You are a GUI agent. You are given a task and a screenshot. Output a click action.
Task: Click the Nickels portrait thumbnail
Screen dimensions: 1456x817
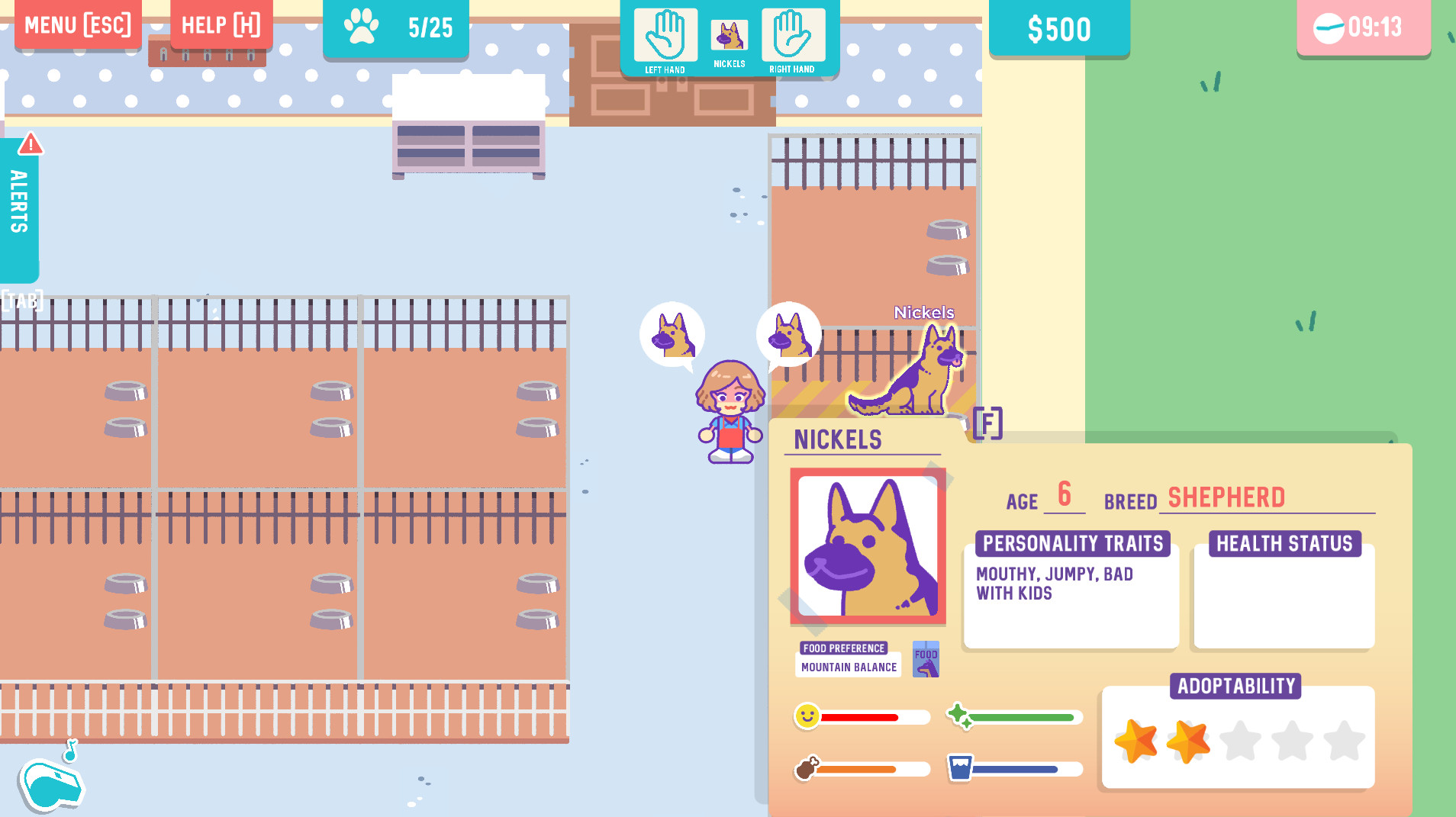(x=868, y=547)
